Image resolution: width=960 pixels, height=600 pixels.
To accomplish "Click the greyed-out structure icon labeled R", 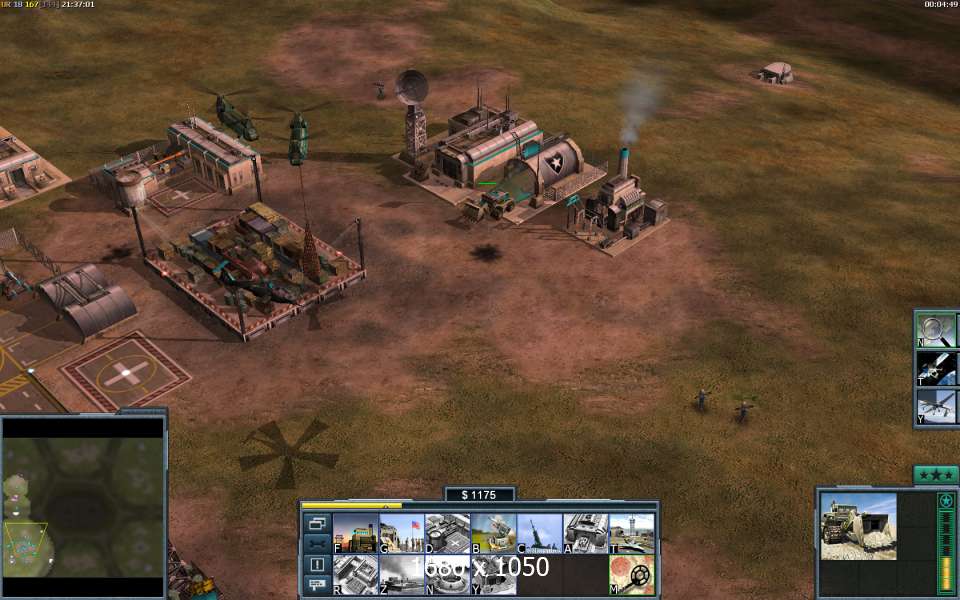I will click(354, 575).
